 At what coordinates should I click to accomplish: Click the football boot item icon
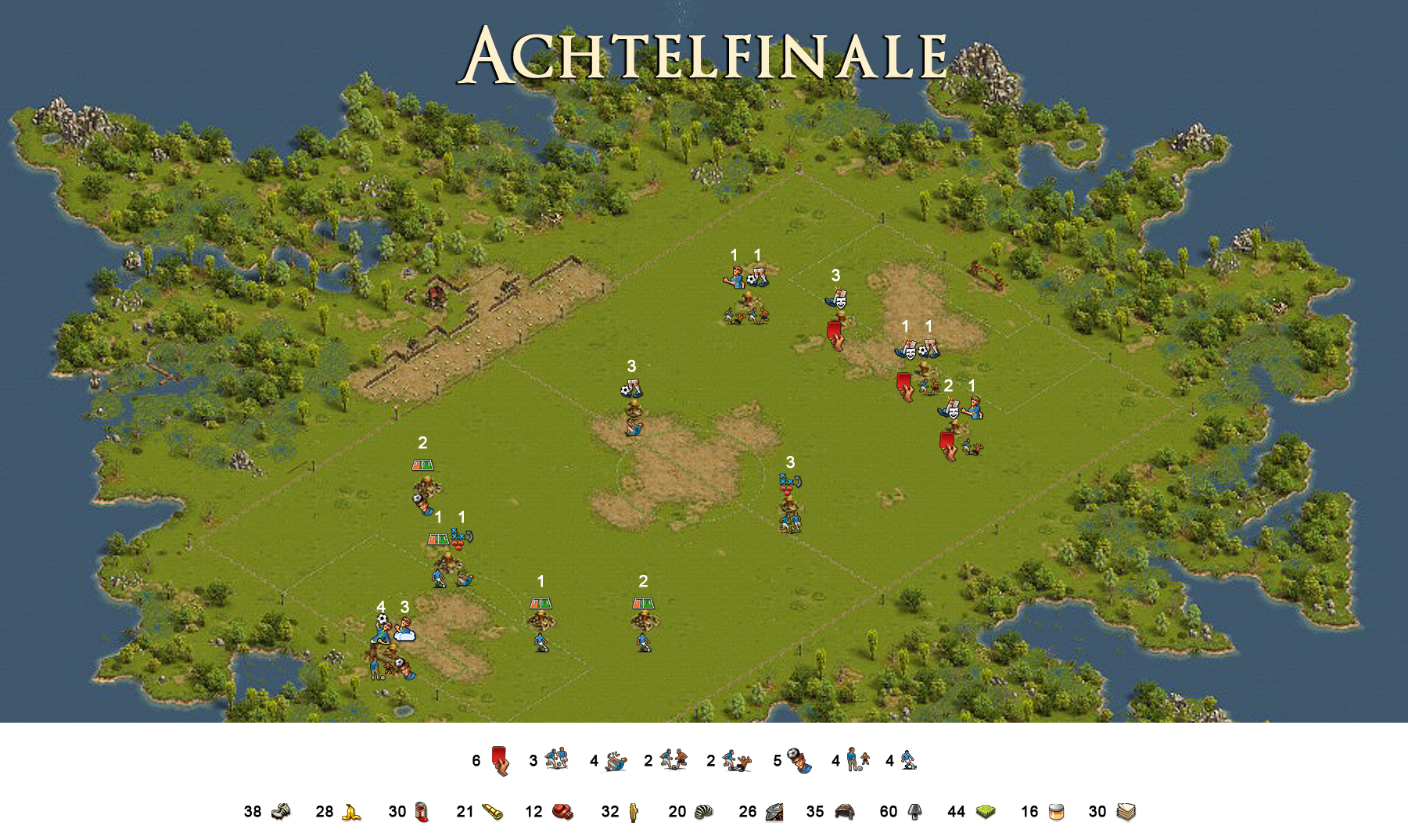coord(281,812)
